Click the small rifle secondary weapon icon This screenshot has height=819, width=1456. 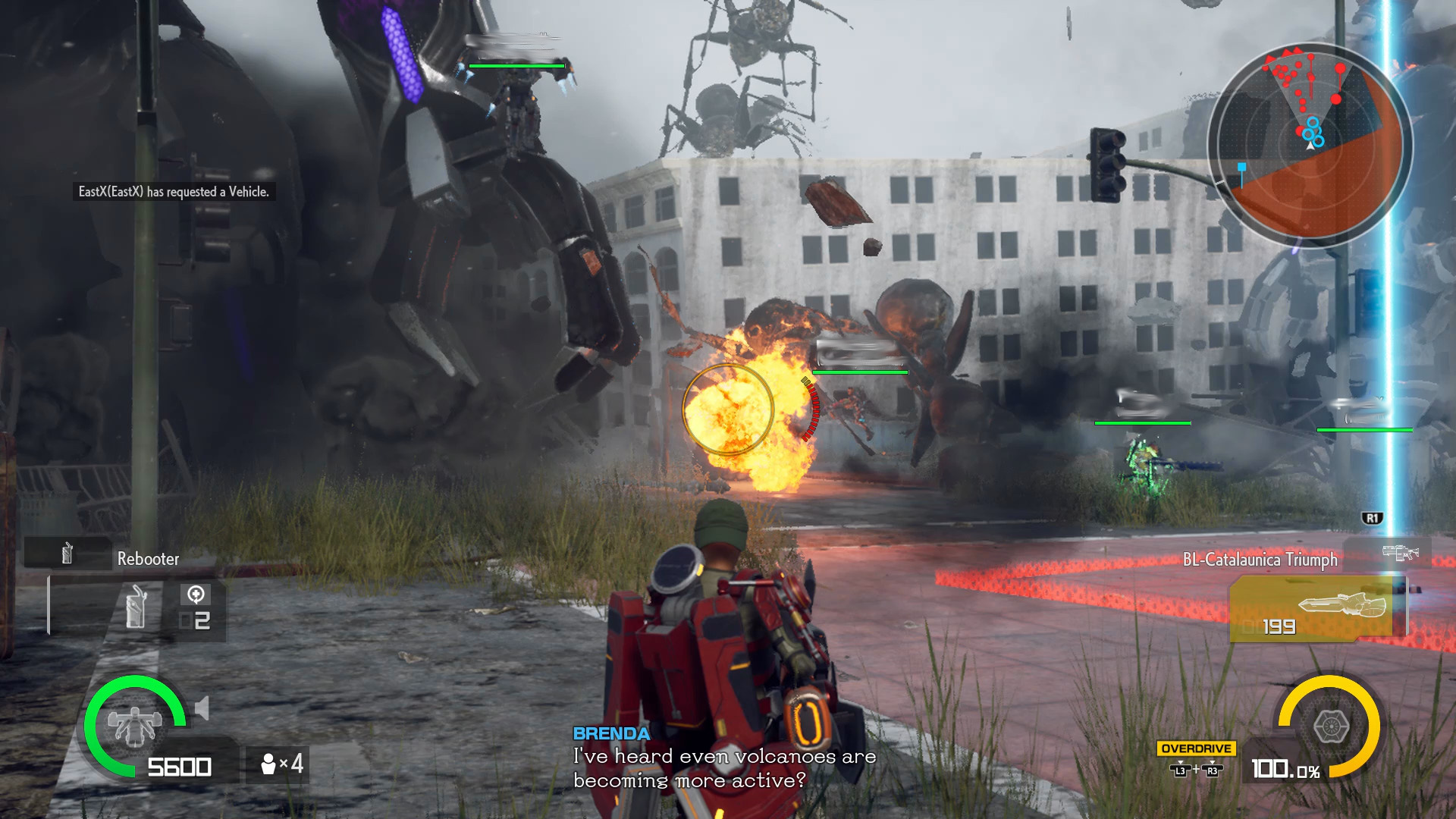pyautogui.click(x=1399, y=553)
